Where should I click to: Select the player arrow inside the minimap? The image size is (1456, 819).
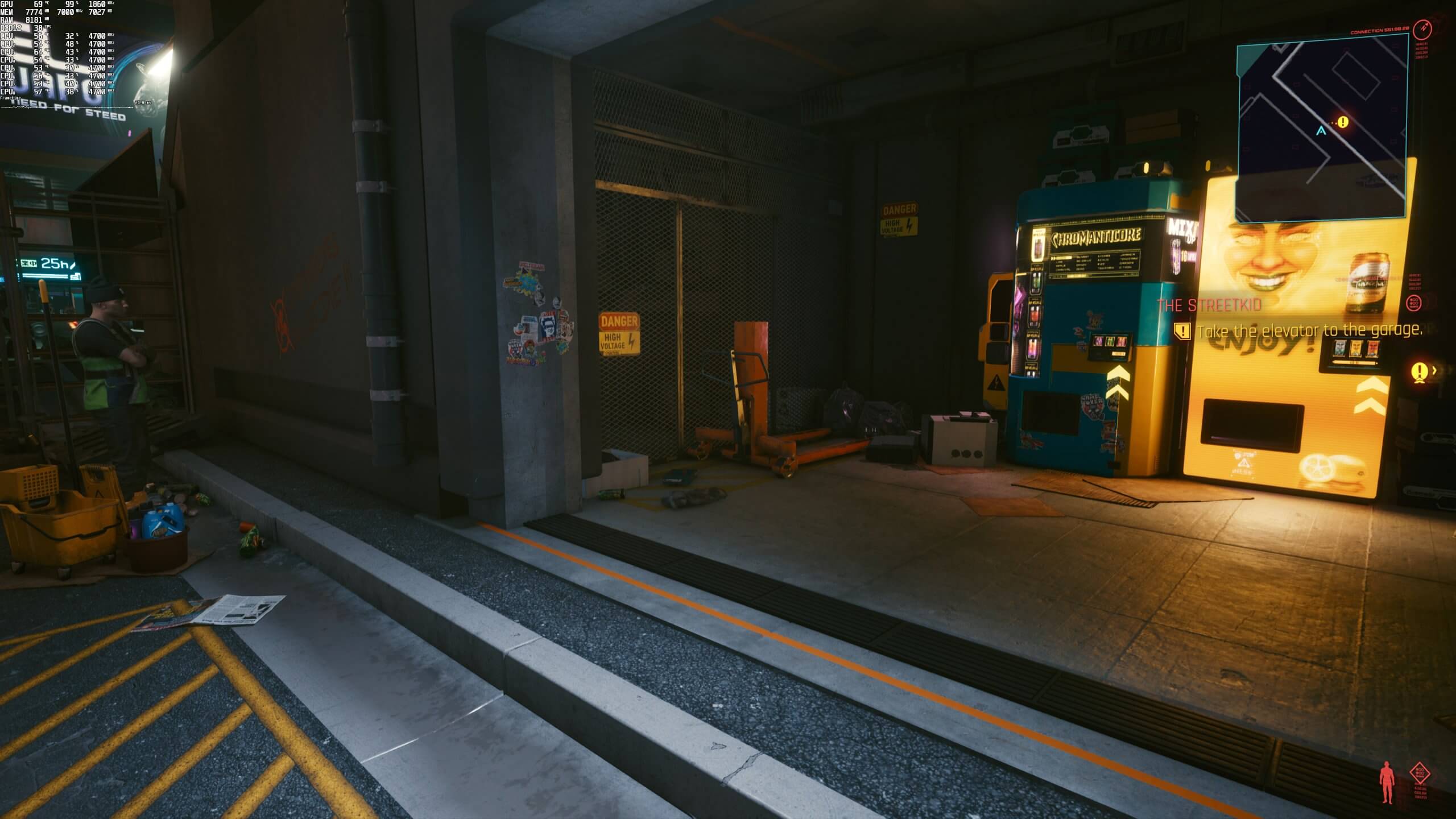pos(1321,132)
